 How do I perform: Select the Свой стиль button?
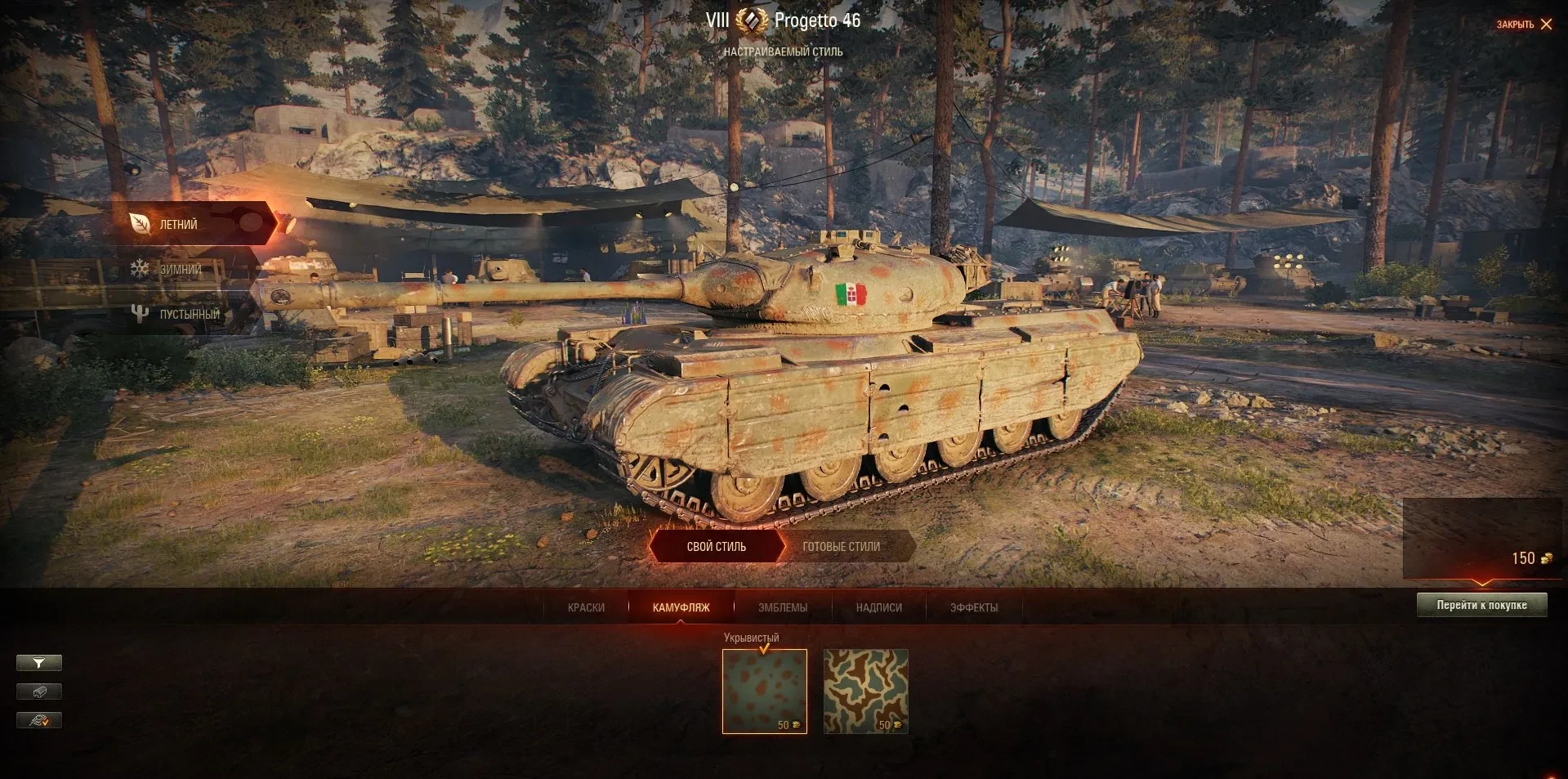pyautogui.click(x=716, y=547)
